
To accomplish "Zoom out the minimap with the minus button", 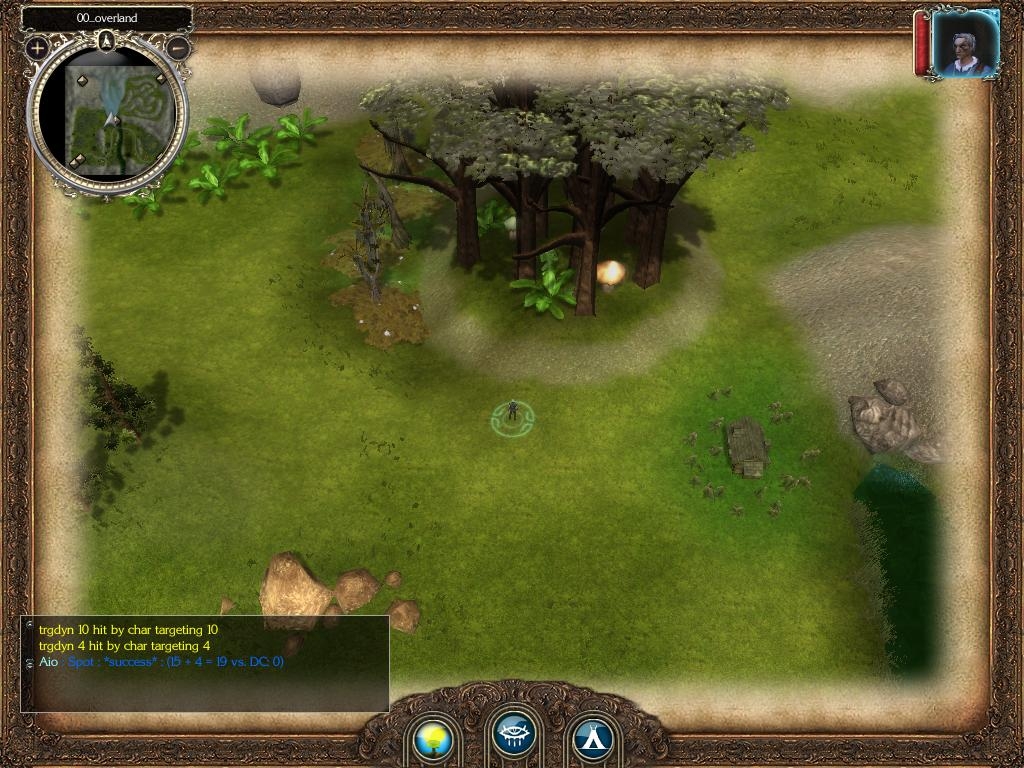I will pyautogui.click(x=178, y=47).
